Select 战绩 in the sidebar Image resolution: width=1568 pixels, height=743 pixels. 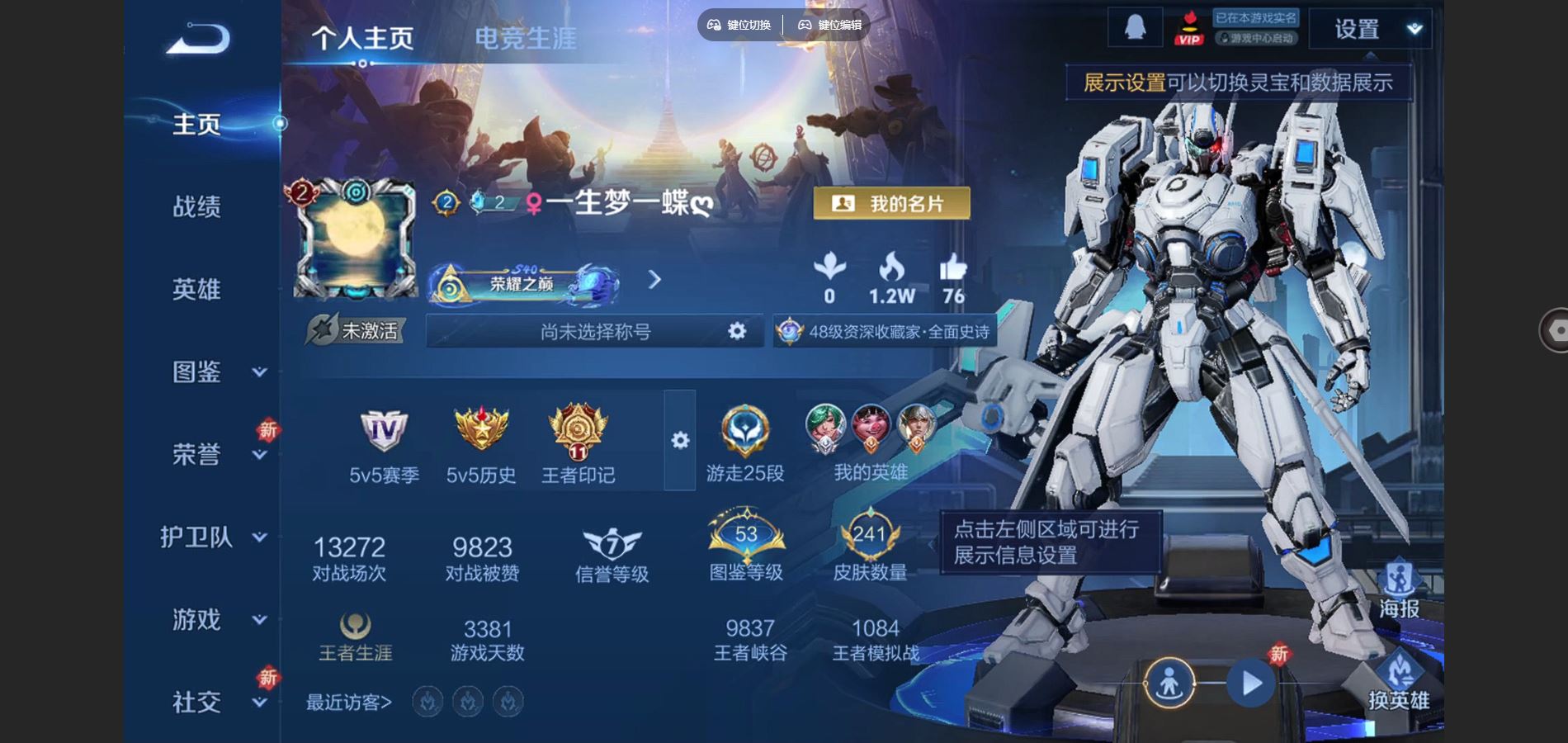tap(198, 206)
